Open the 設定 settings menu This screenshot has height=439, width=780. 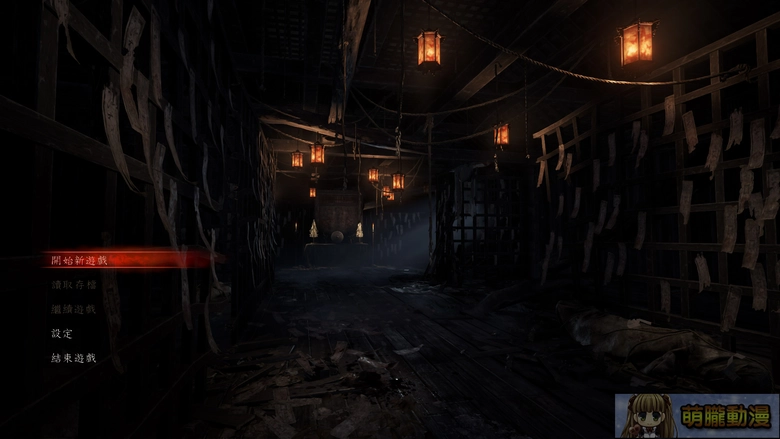tap(62, 333)
